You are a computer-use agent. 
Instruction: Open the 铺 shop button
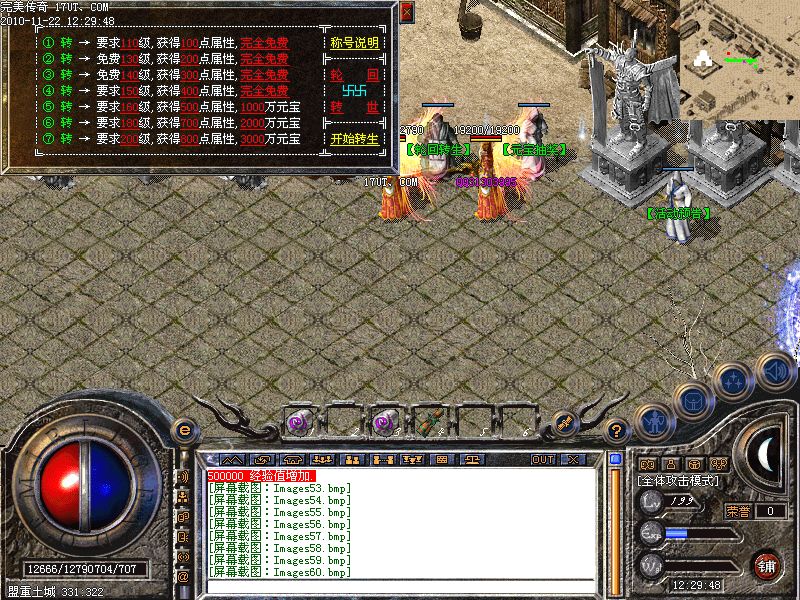point(767,565)
